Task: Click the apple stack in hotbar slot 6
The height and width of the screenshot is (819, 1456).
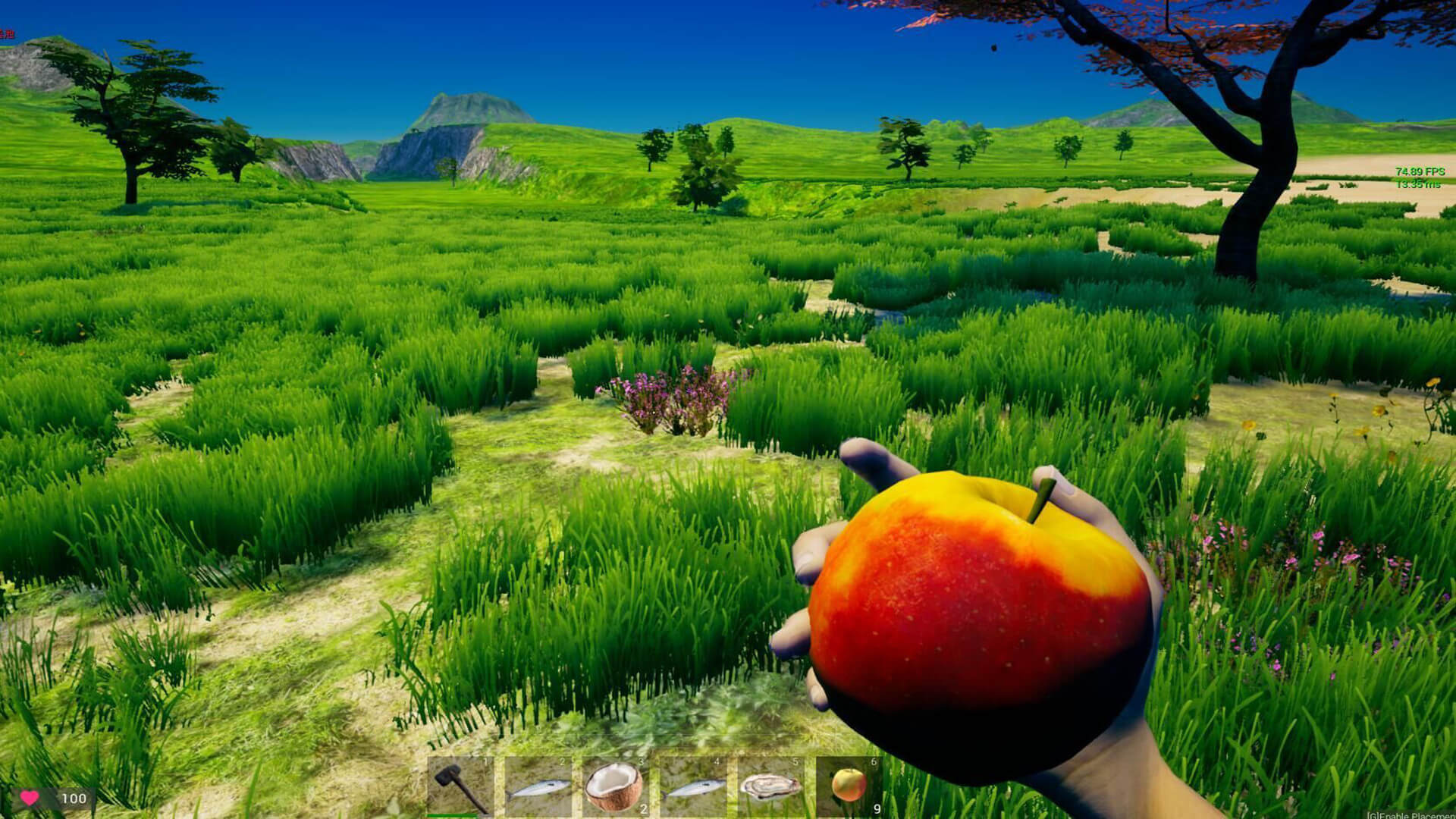Action: pyautogui.click(x=849, y=786)
